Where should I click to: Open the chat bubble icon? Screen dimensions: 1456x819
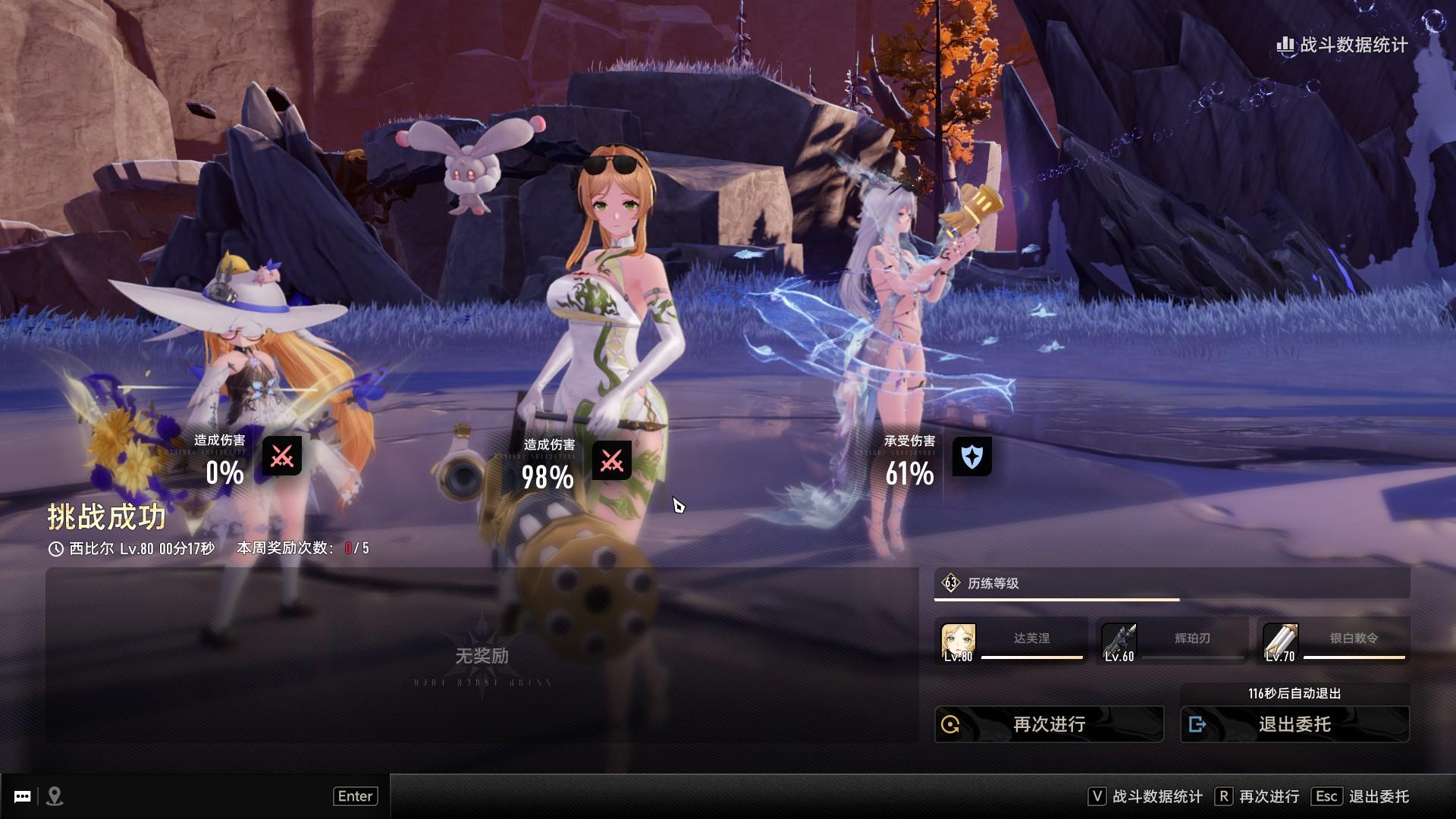(23, 796)
